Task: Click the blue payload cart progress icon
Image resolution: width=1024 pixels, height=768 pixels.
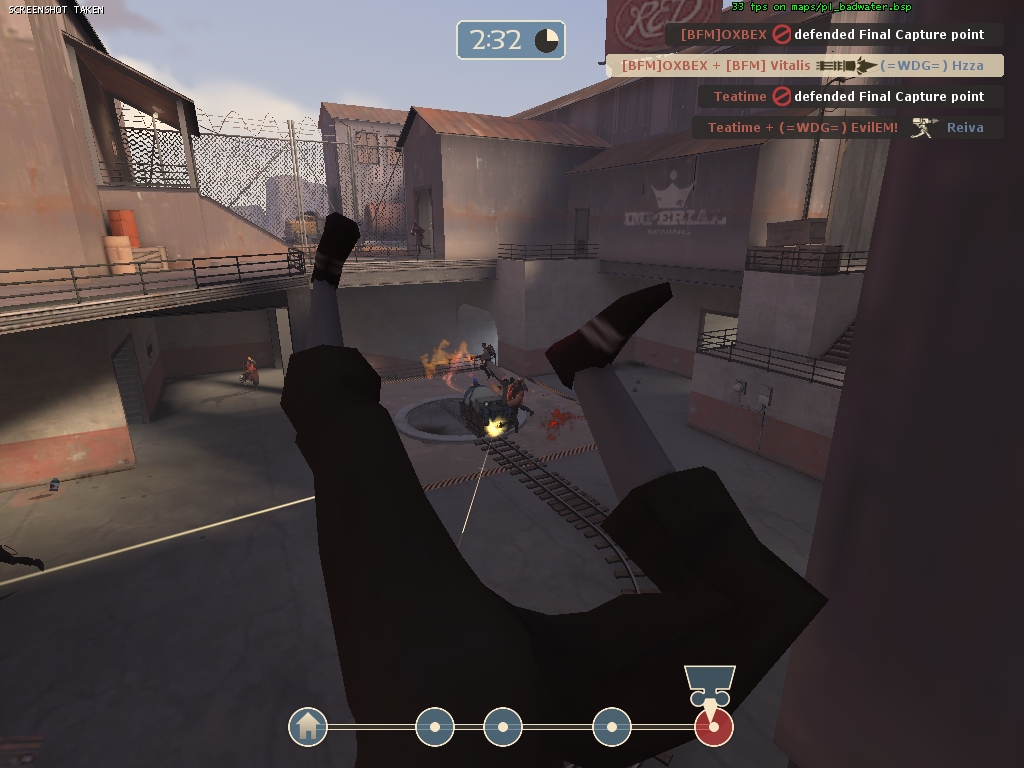Action: click(x=710, y=685)
